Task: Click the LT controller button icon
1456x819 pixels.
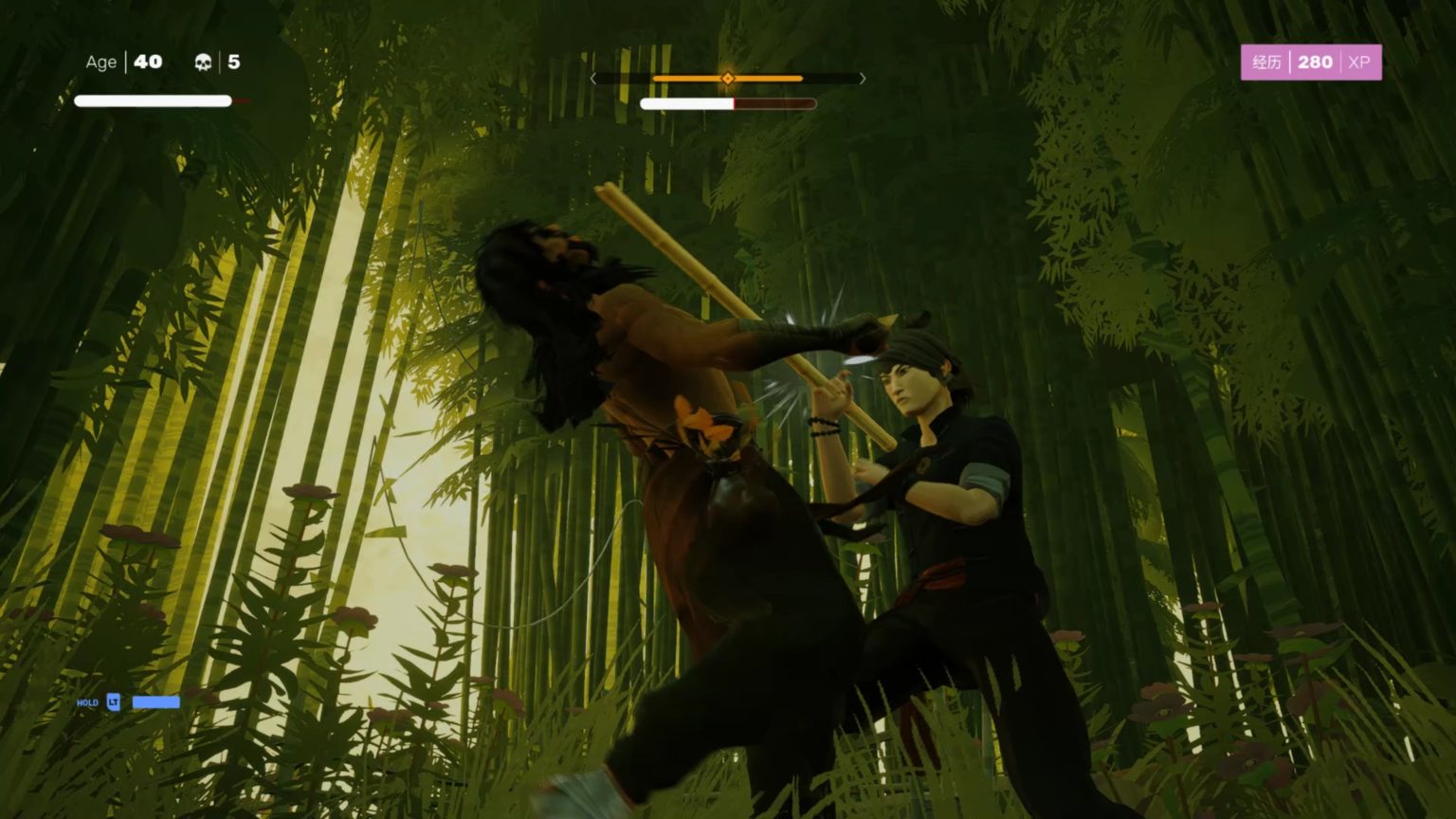Action: pyautogui.click(x=112, y=702)
